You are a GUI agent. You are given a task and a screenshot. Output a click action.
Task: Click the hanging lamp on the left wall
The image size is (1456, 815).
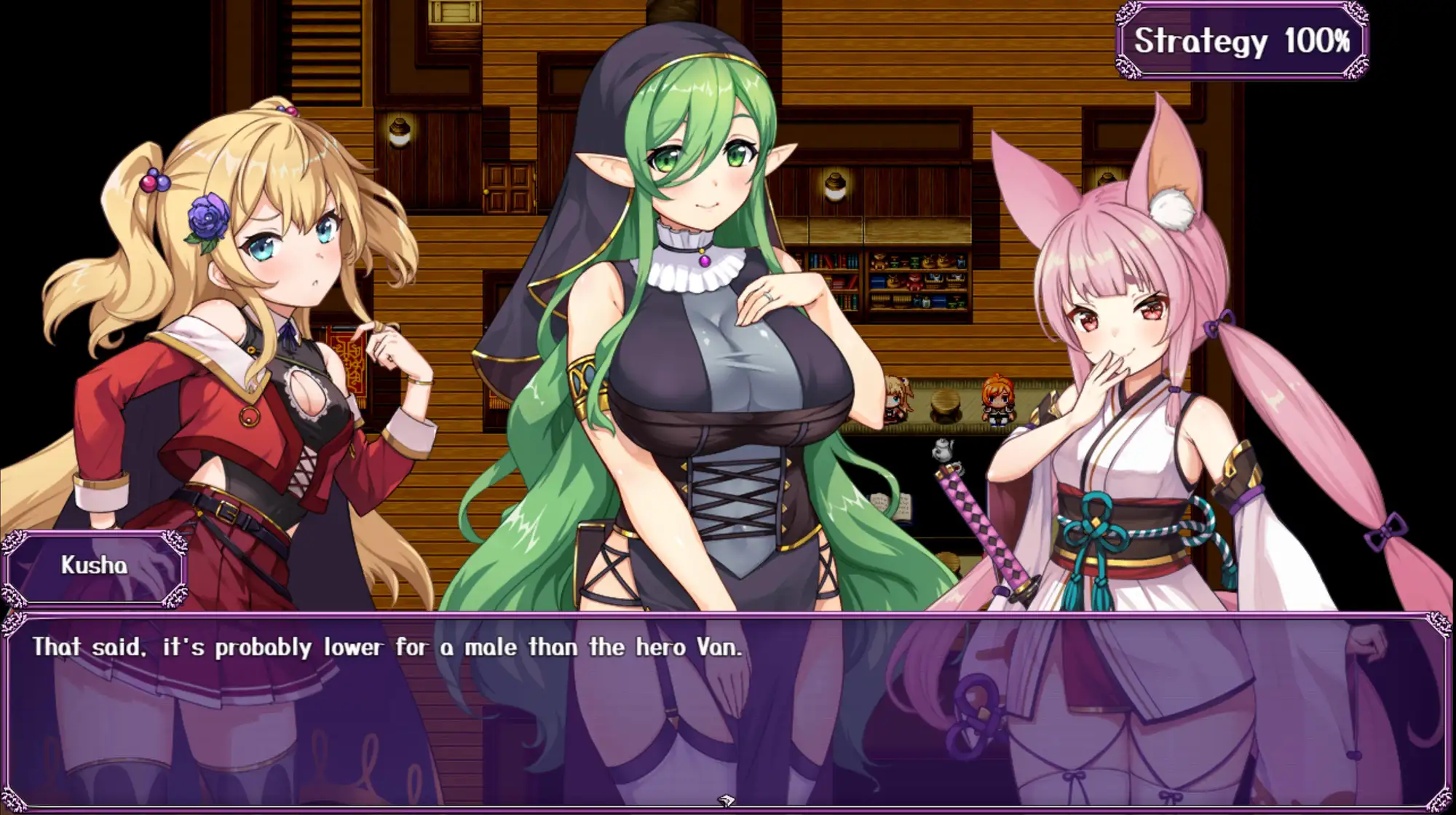(399, 133)
